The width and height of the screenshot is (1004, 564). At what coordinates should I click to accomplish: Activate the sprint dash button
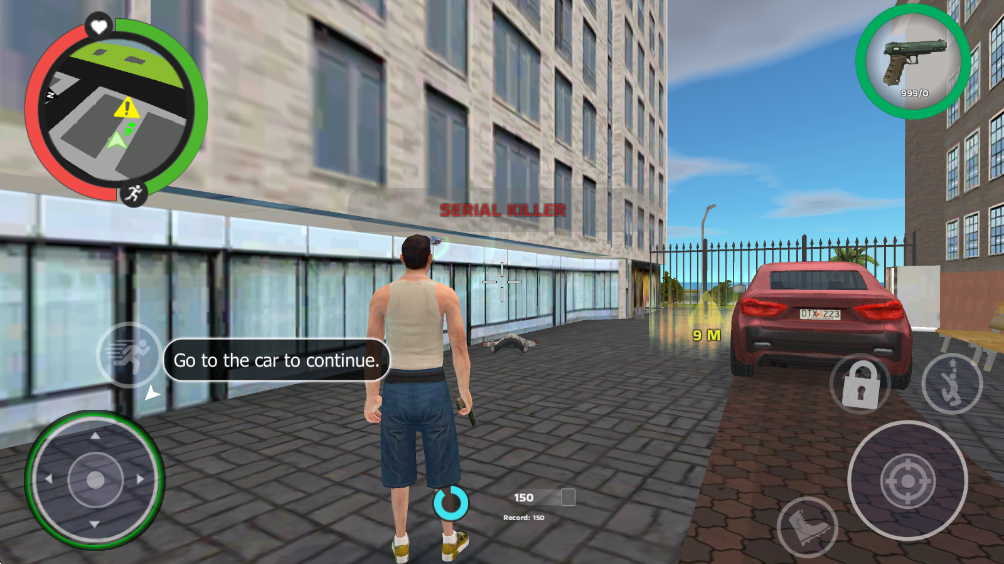tap(129, 355)
